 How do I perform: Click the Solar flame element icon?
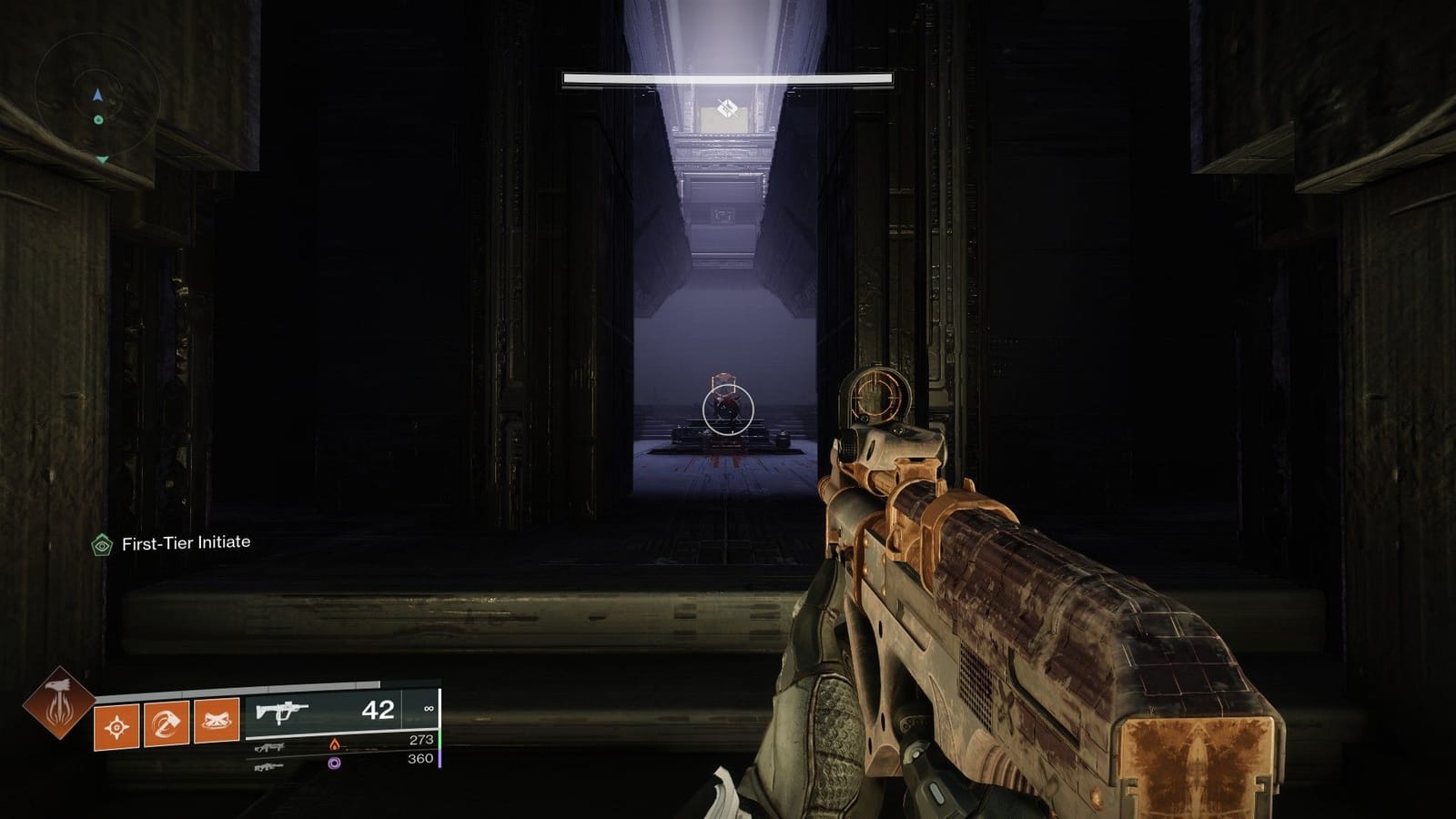[335, 743]
